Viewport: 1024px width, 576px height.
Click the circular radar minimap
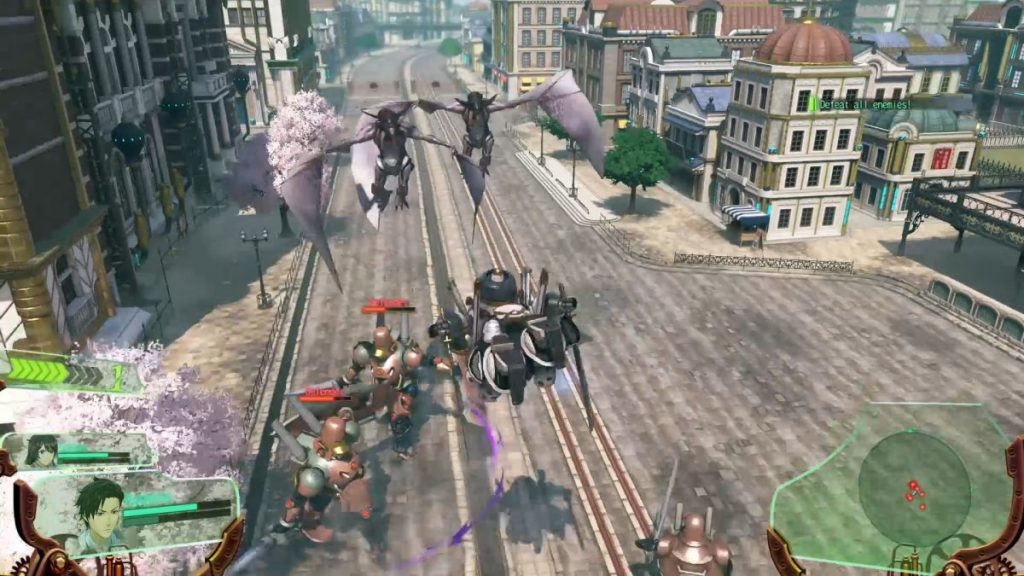point(913,489)
